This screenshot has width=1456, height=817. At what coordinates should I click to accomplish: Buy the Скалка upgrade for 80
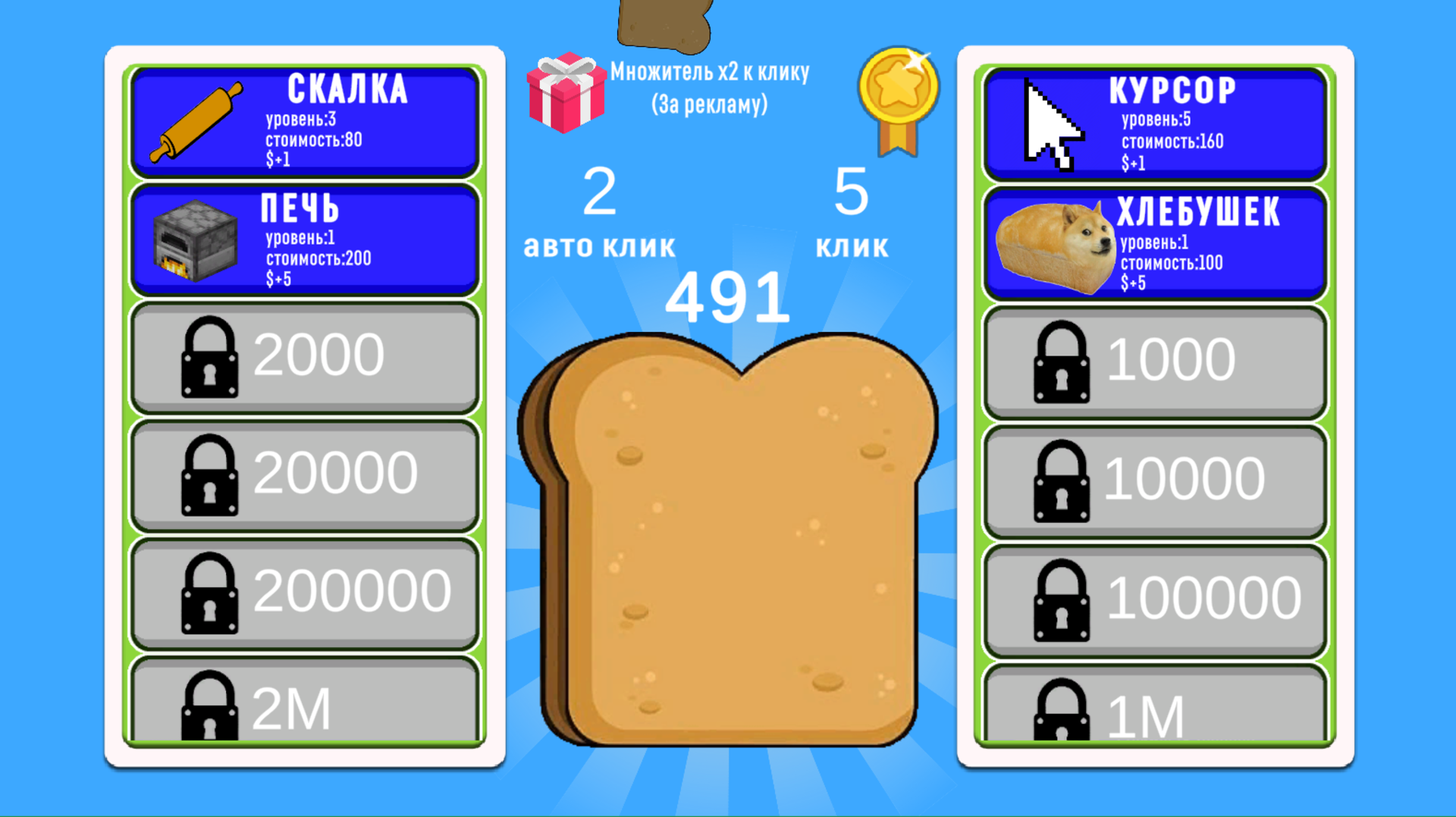coord(303,121)
